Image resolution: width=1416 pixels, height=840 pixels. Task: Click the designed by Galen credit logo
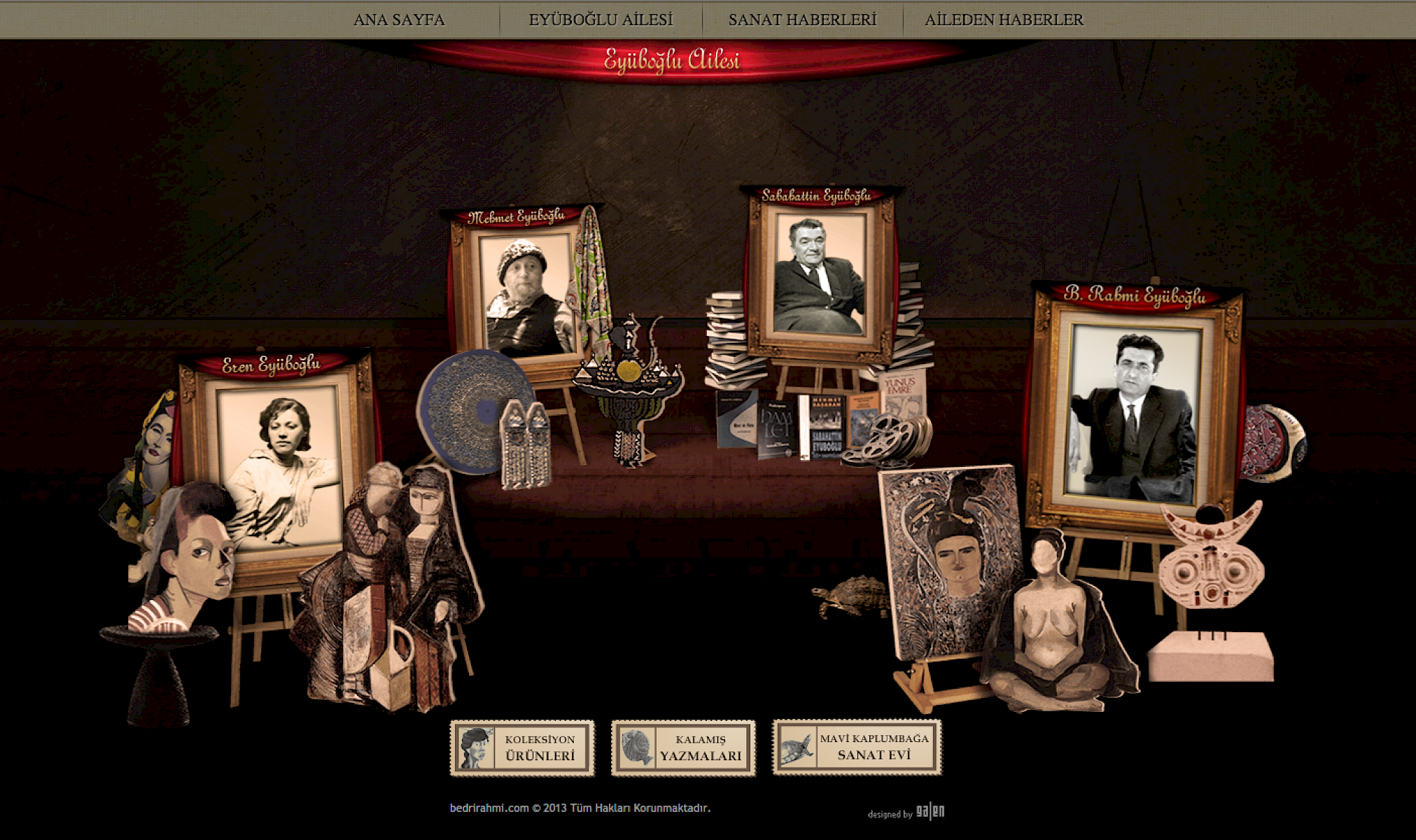(930, 812)
